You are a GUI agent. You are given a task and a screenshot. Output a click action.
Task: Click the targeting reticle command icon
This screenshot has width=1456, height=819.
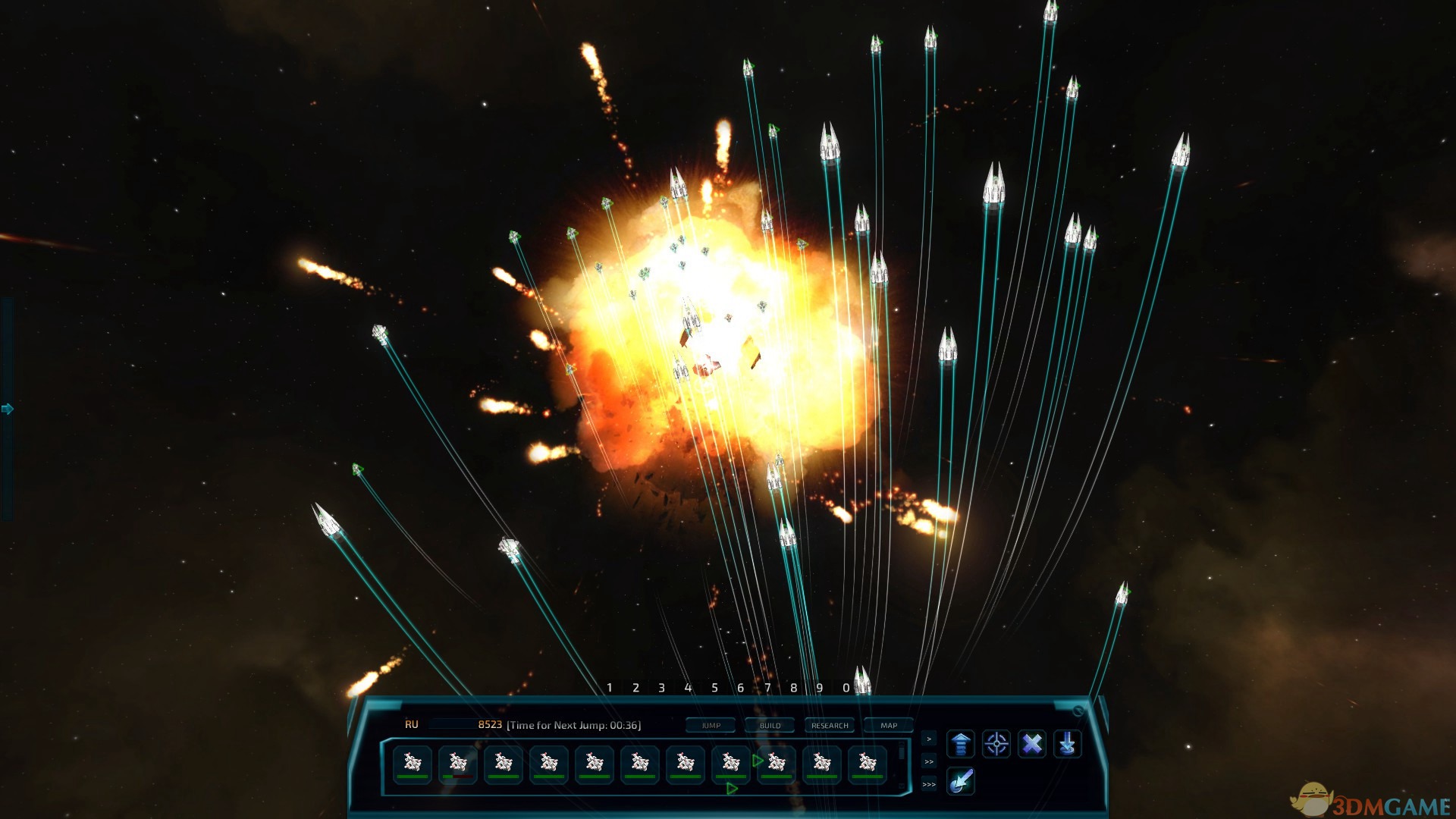click(996, 744)
